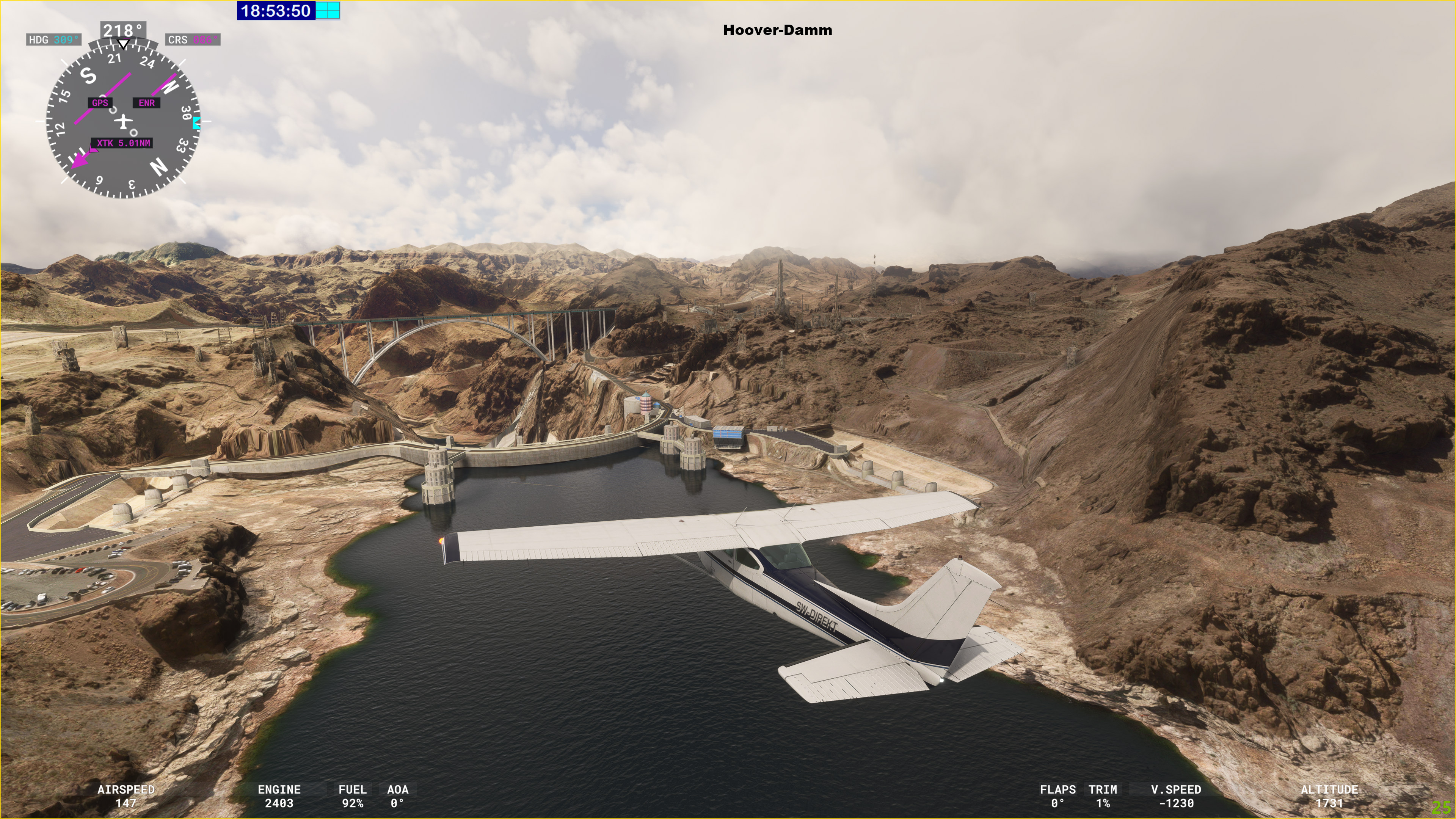Click the GPS source label on the HSI
This screenshot has height=819, width=1456.
[x=100, y=103]
